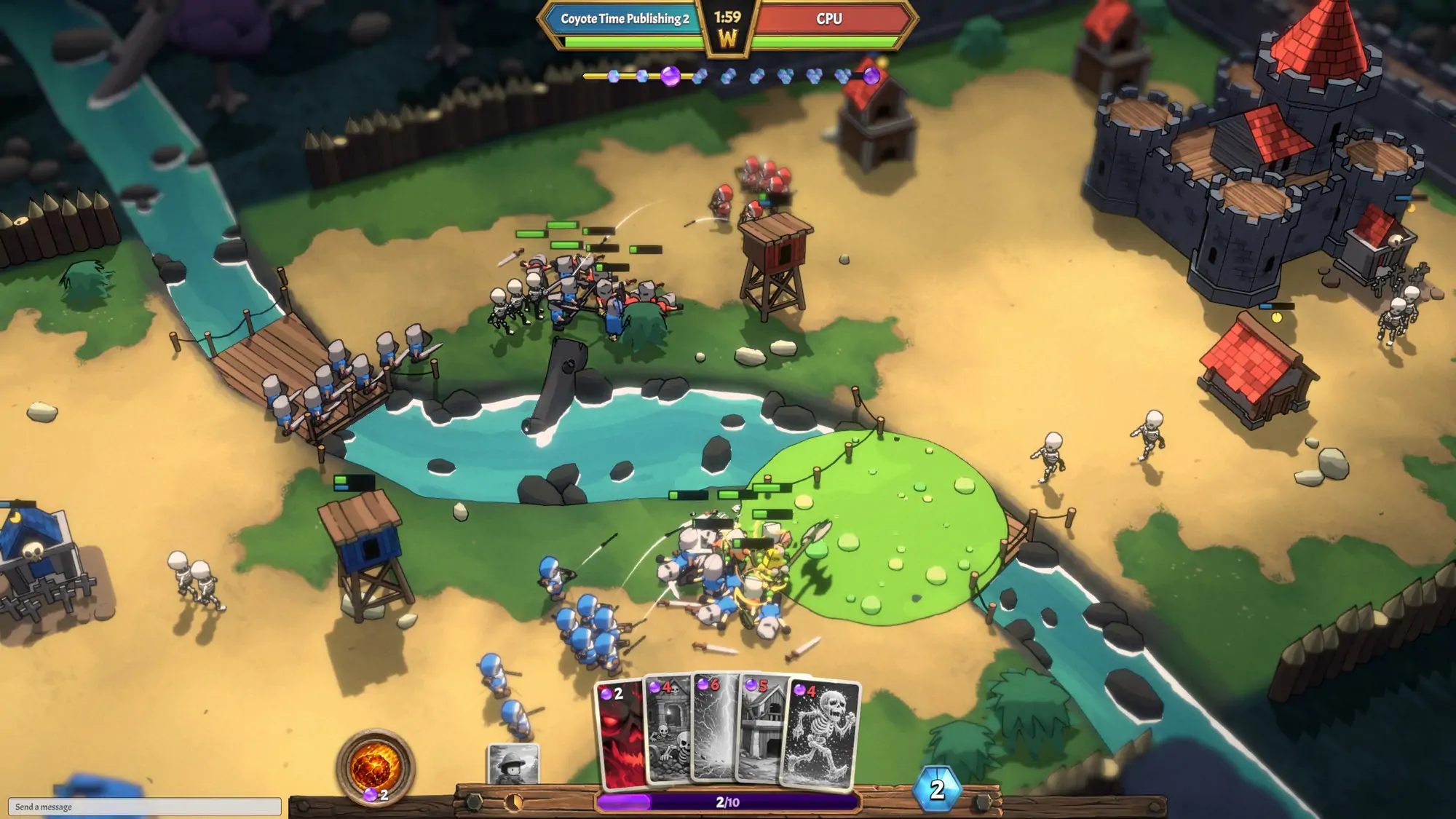1456x819 pixels.
Task: Pick the wooden barn building card
Action: (x=761, y=732)
